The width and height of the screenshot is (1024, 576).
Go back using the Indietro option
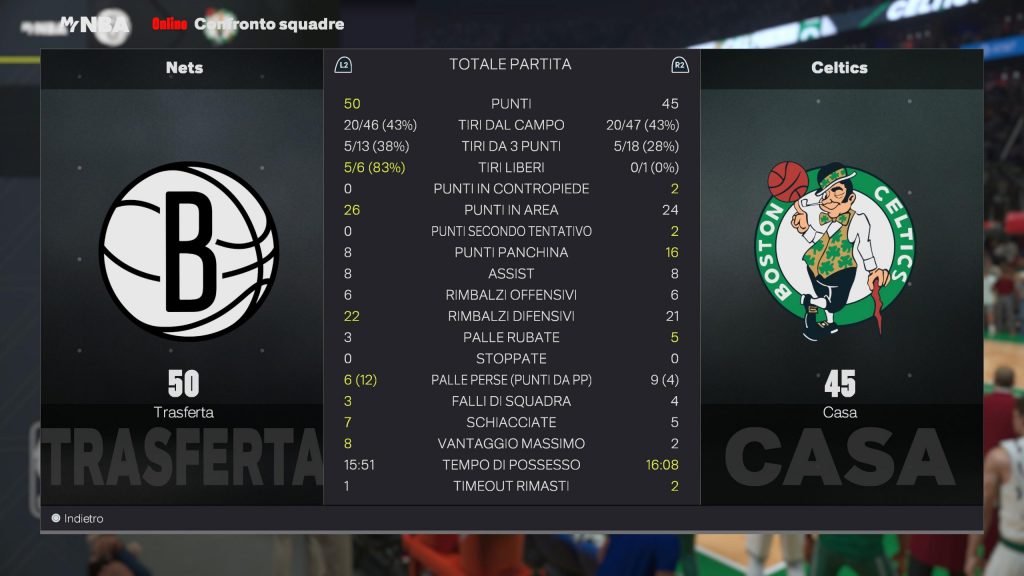pyautogui.click(x=77, y=518)
